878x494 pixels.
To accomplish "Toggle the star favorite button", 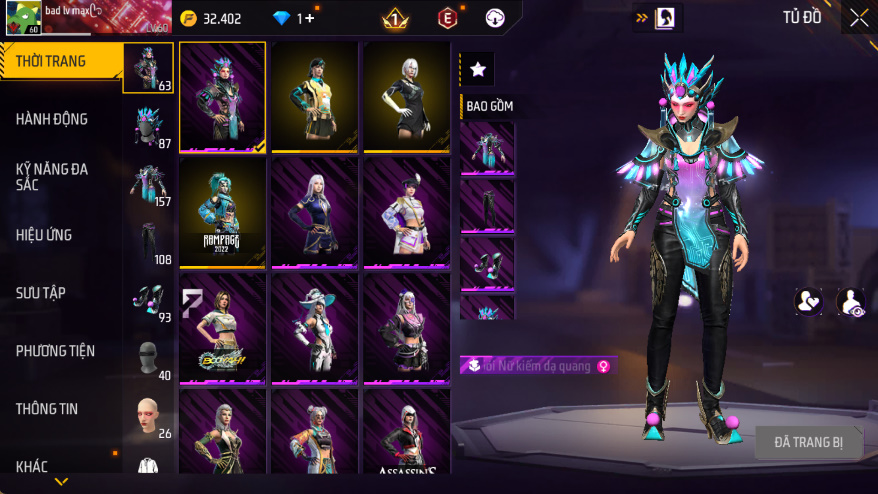I will coord(478,69).
